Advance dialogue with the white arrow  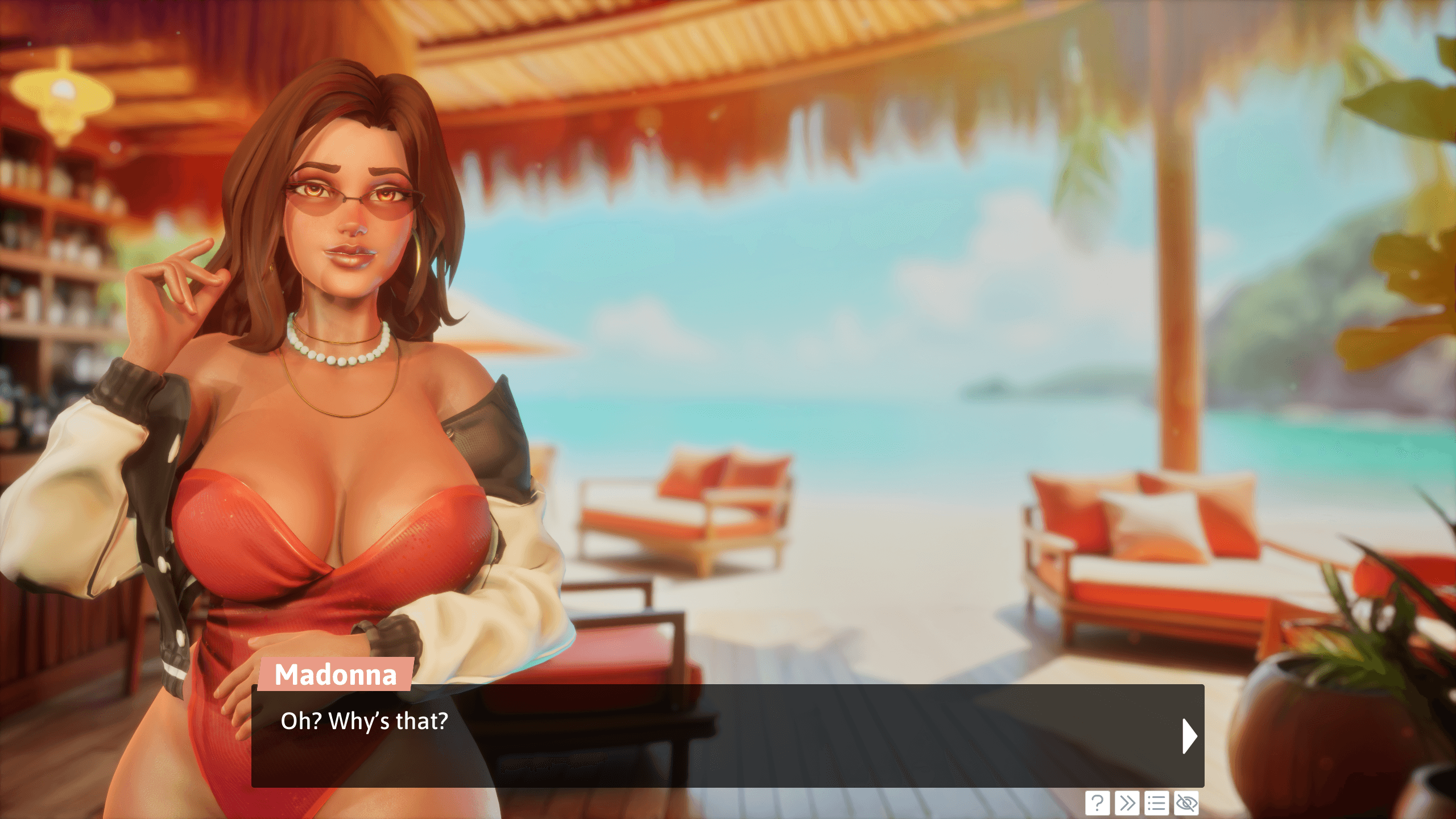pyautogui.click(x=1189, y=736)
